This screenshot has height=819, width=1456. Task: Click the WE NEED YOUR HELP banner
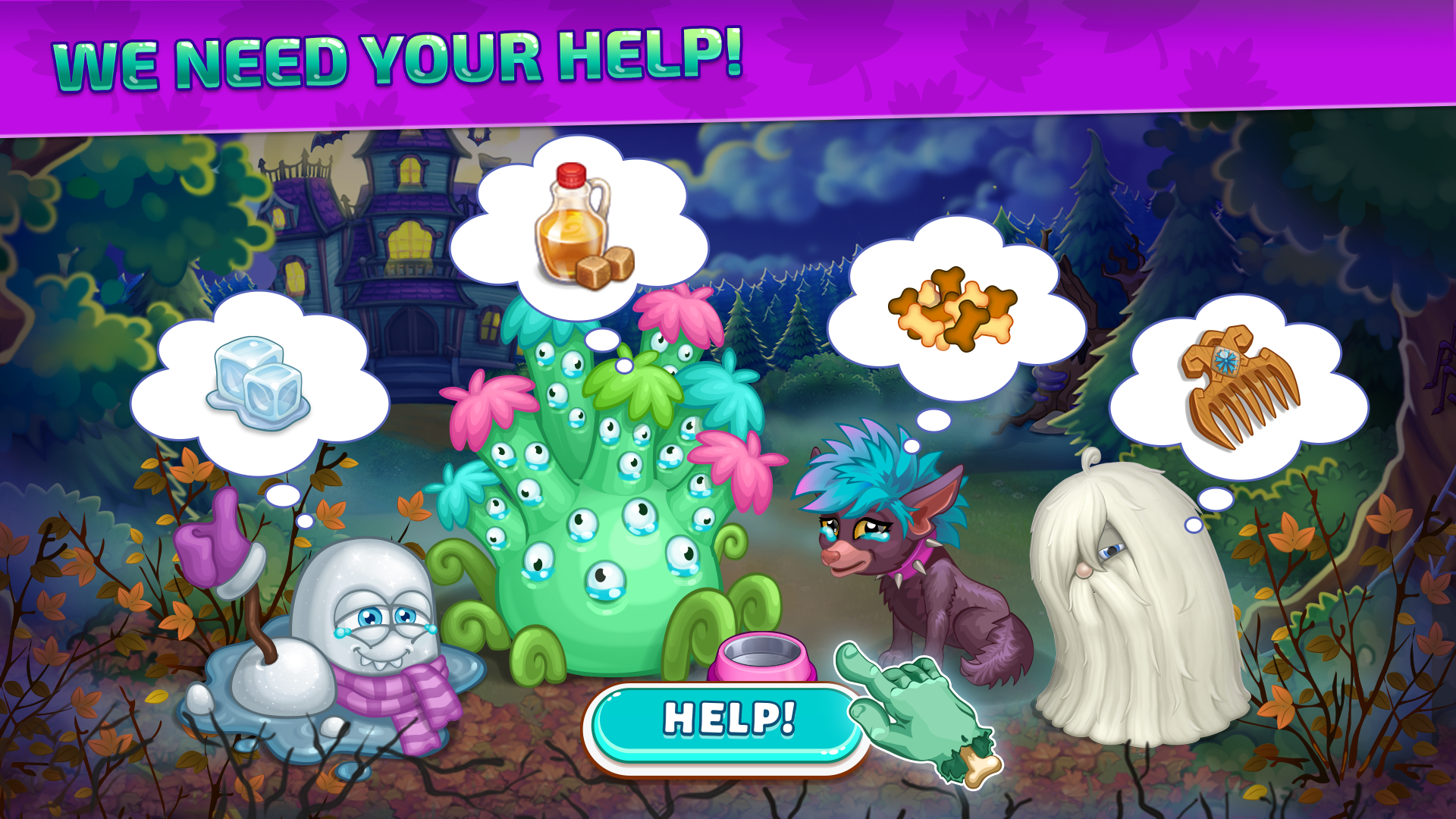(394, 57)
